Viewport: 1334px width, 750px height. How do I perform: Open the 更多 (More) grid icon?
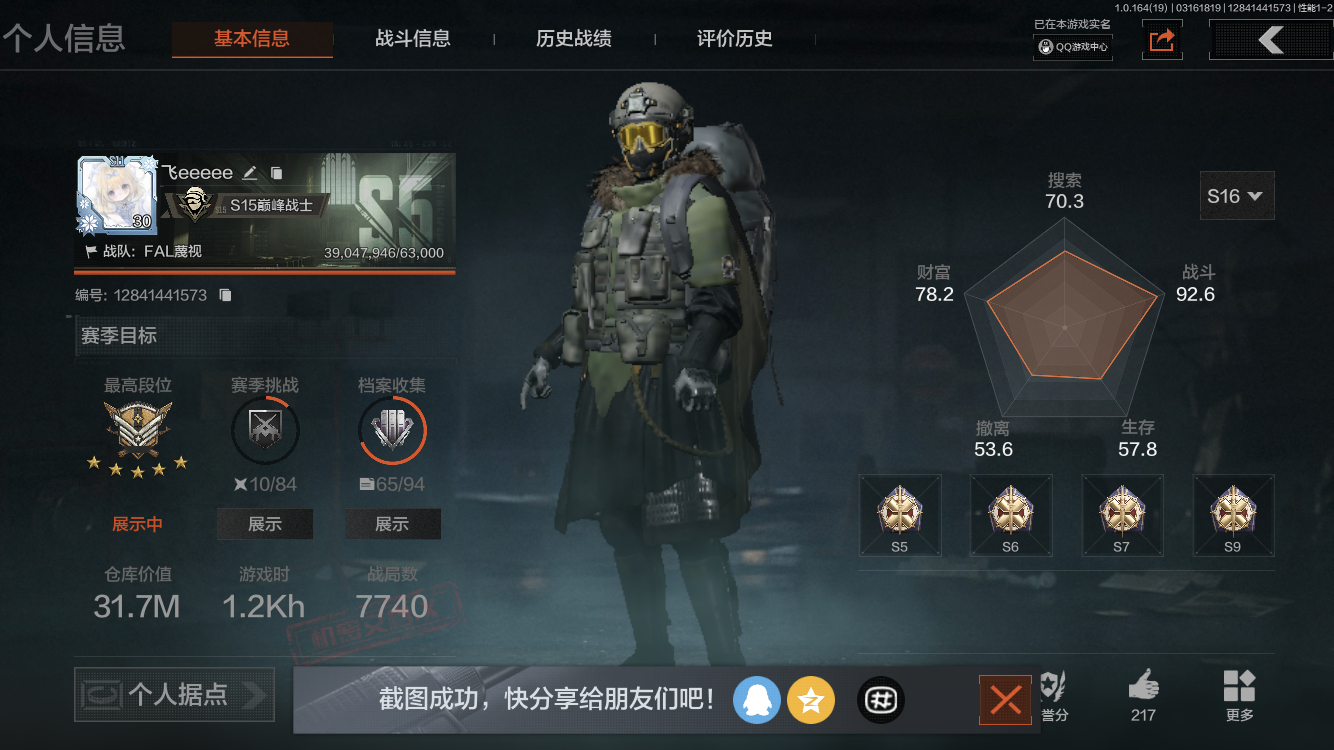1239,690
